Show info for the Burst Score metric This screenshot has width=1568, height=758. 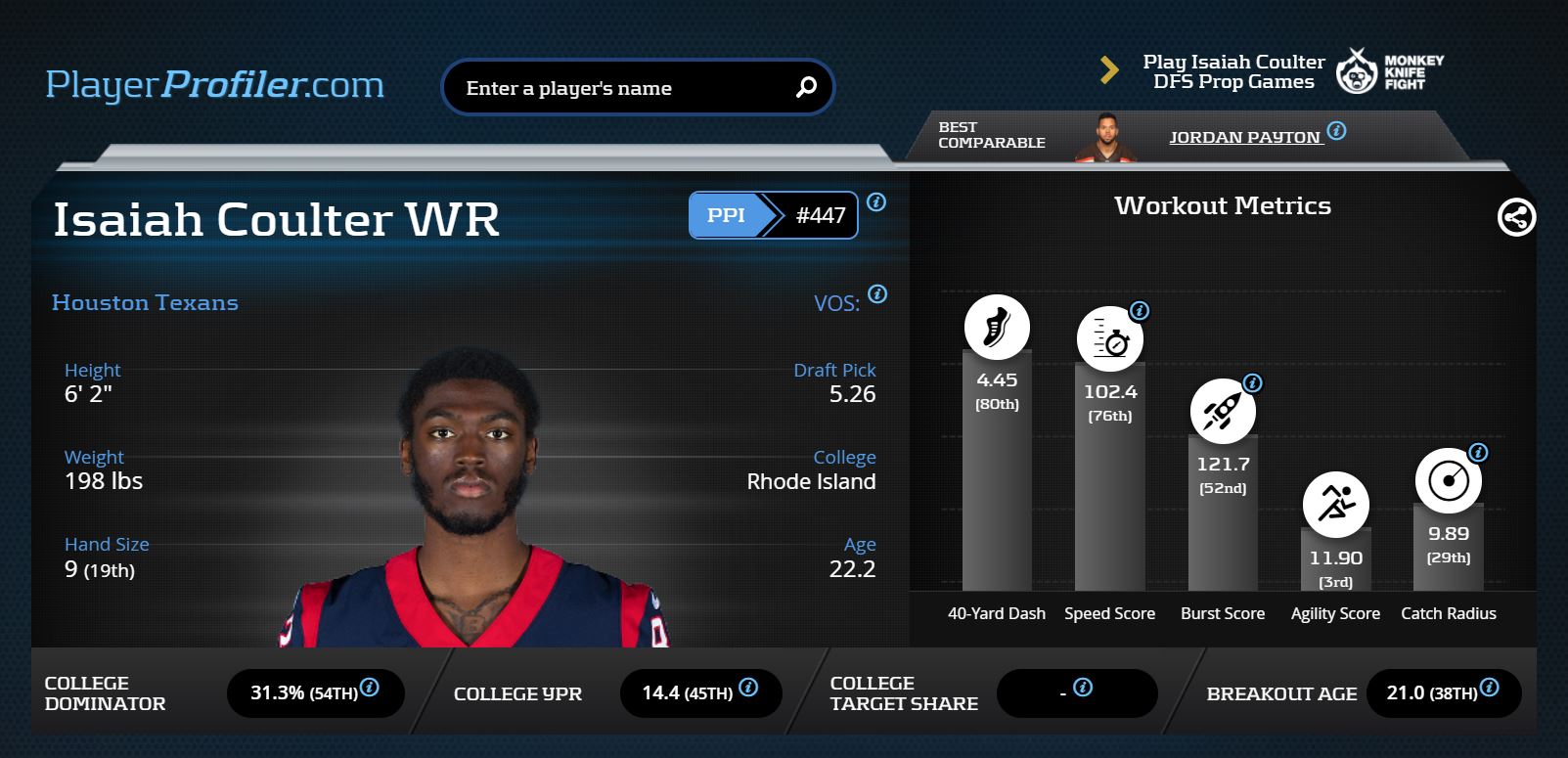[1252, 383]
